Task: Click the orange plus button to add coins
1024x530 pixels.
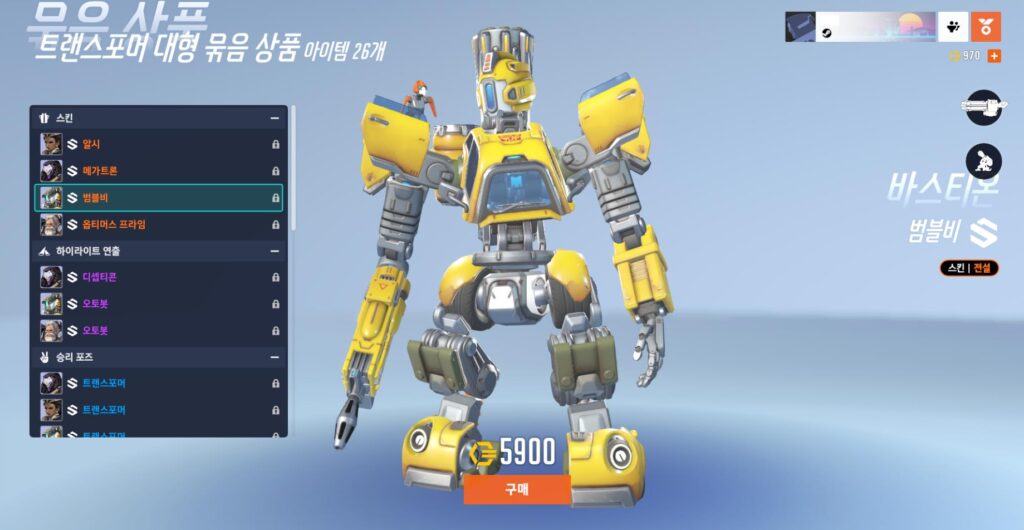Action: (x=993, y=56)
